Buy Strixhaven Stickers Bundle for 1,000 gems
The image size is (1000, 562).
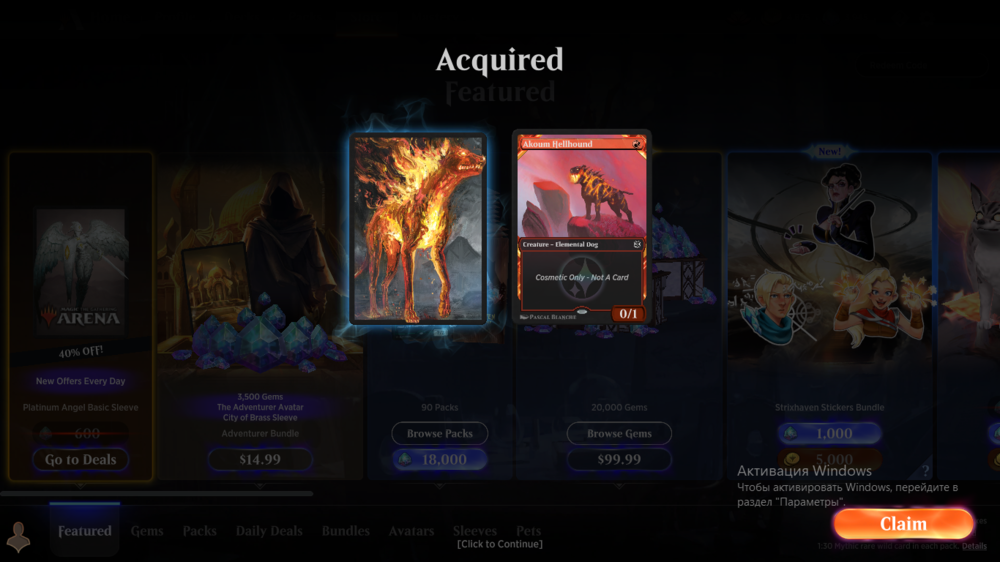tap(829, 434)
